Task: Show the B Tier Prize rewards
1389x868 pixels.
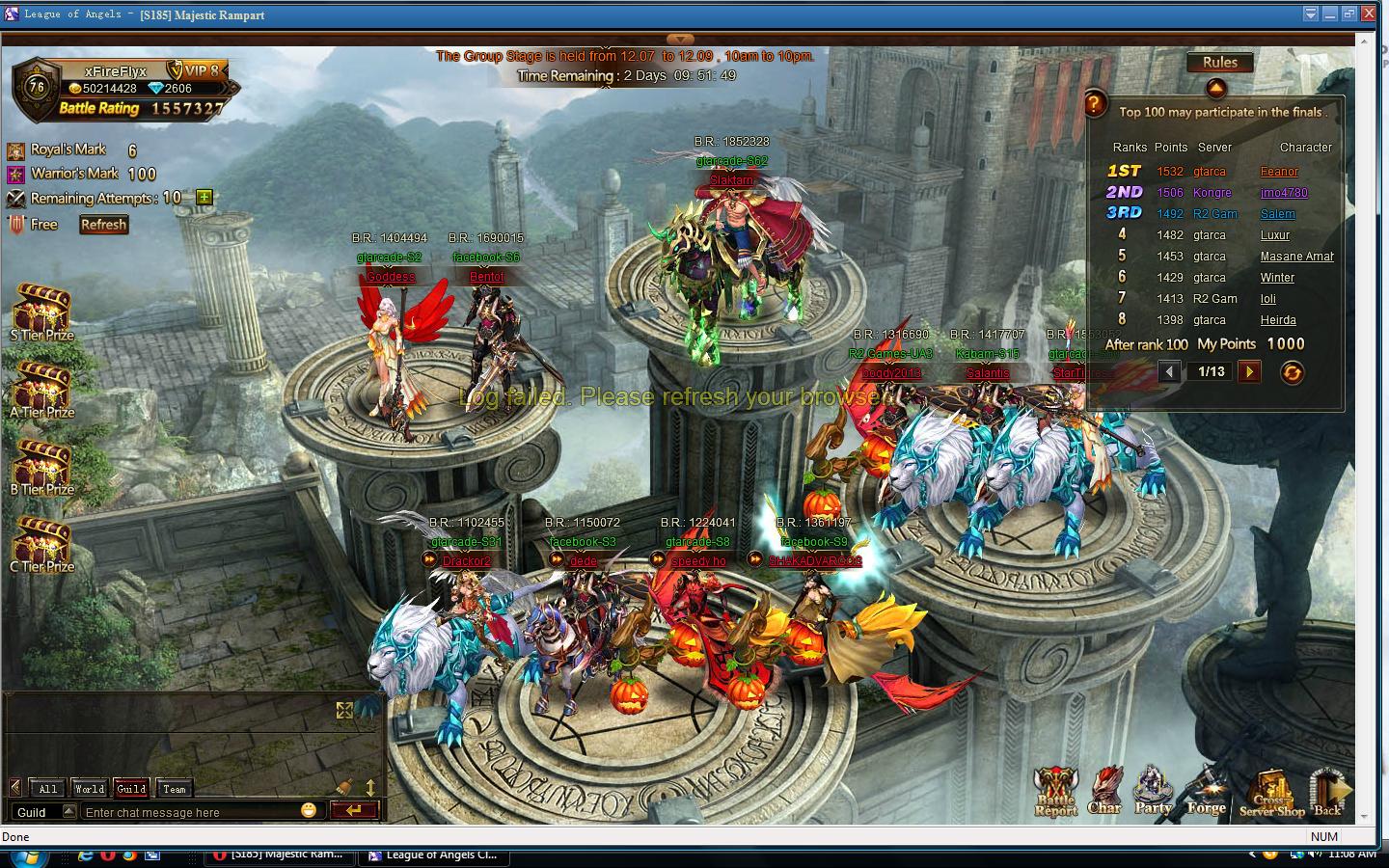Action: 41,466
